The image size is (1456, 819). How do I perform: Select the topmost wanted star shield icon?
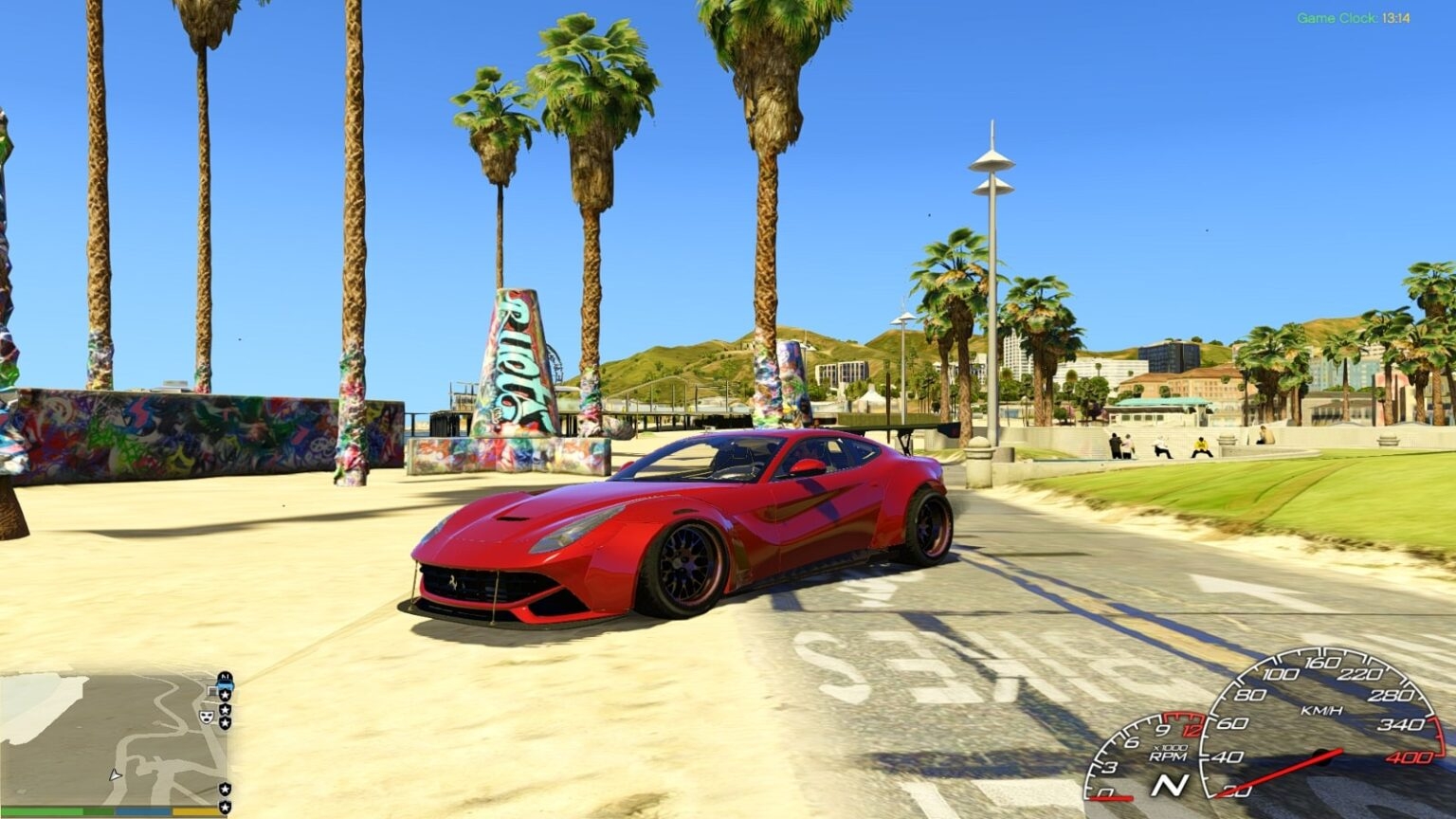(225, 695)
